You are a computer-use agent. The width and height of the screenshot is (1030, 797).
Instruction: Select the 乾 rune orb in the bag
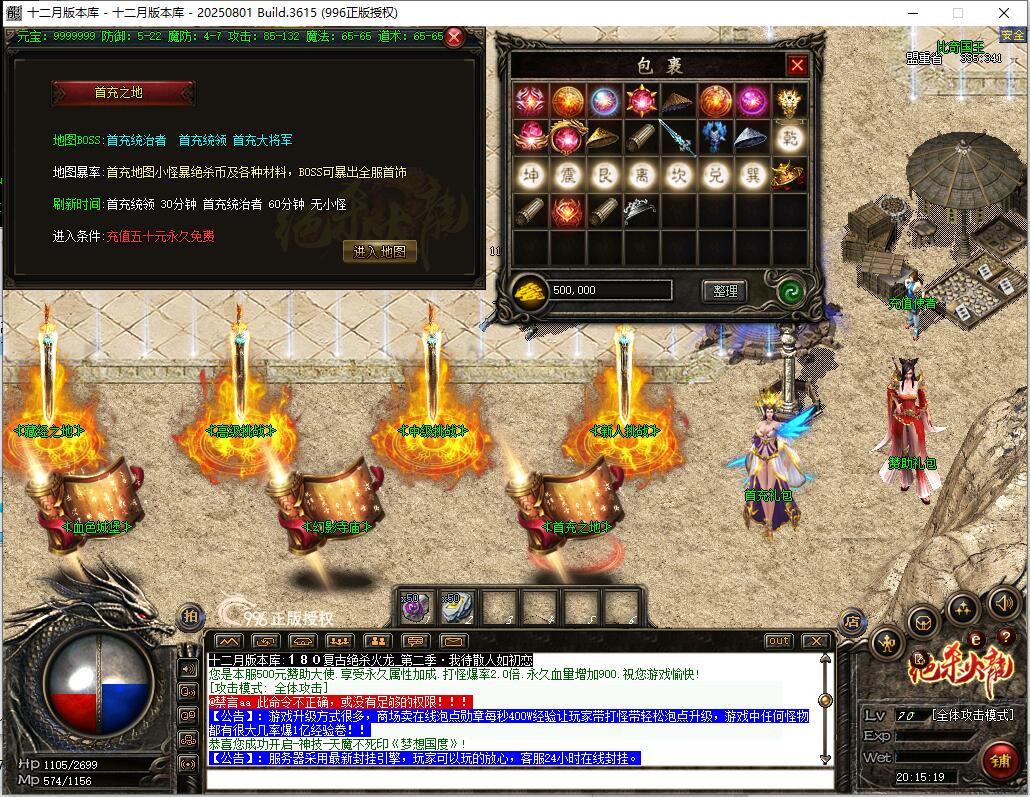pos(790,137)
